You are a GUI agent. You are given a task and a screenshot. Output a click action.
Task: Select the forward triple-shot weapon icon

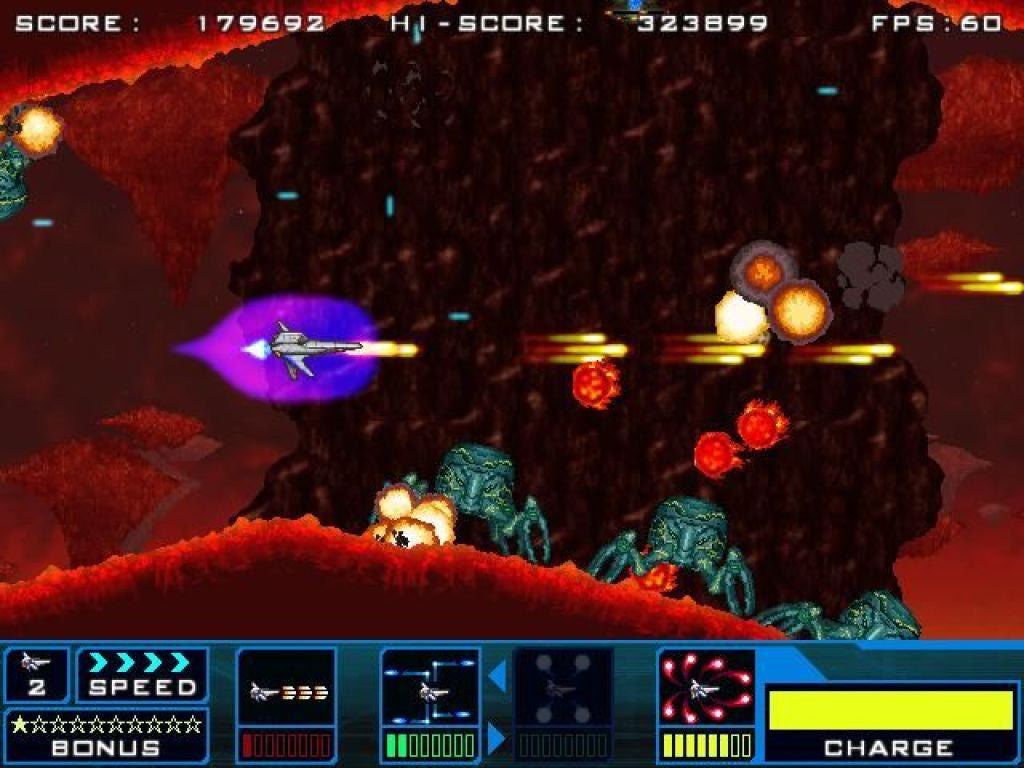(286, 689)
